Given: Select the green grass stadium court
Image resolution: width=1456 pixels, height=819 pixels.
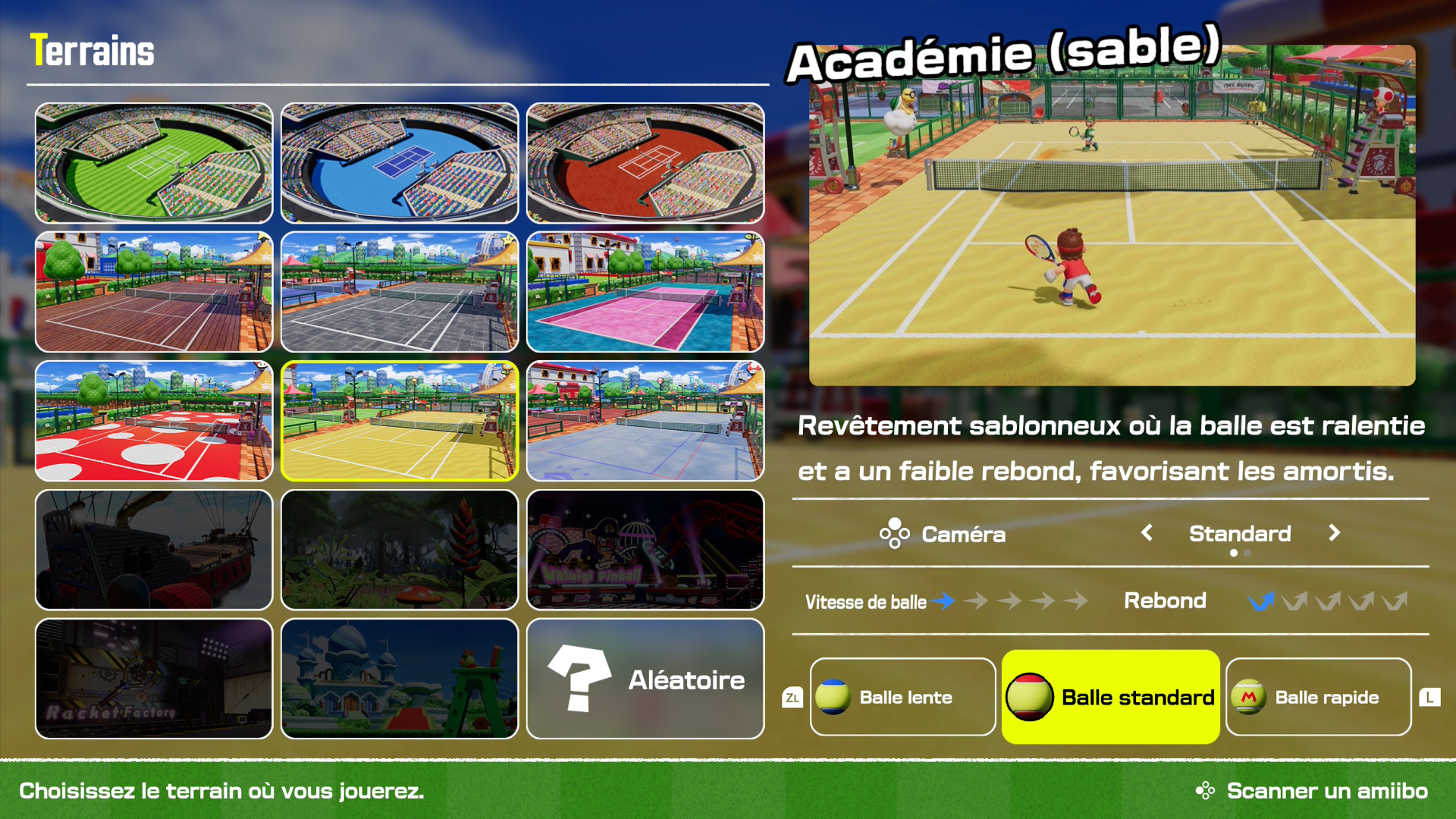Looking at the screenshot, I should click(154, 163).
